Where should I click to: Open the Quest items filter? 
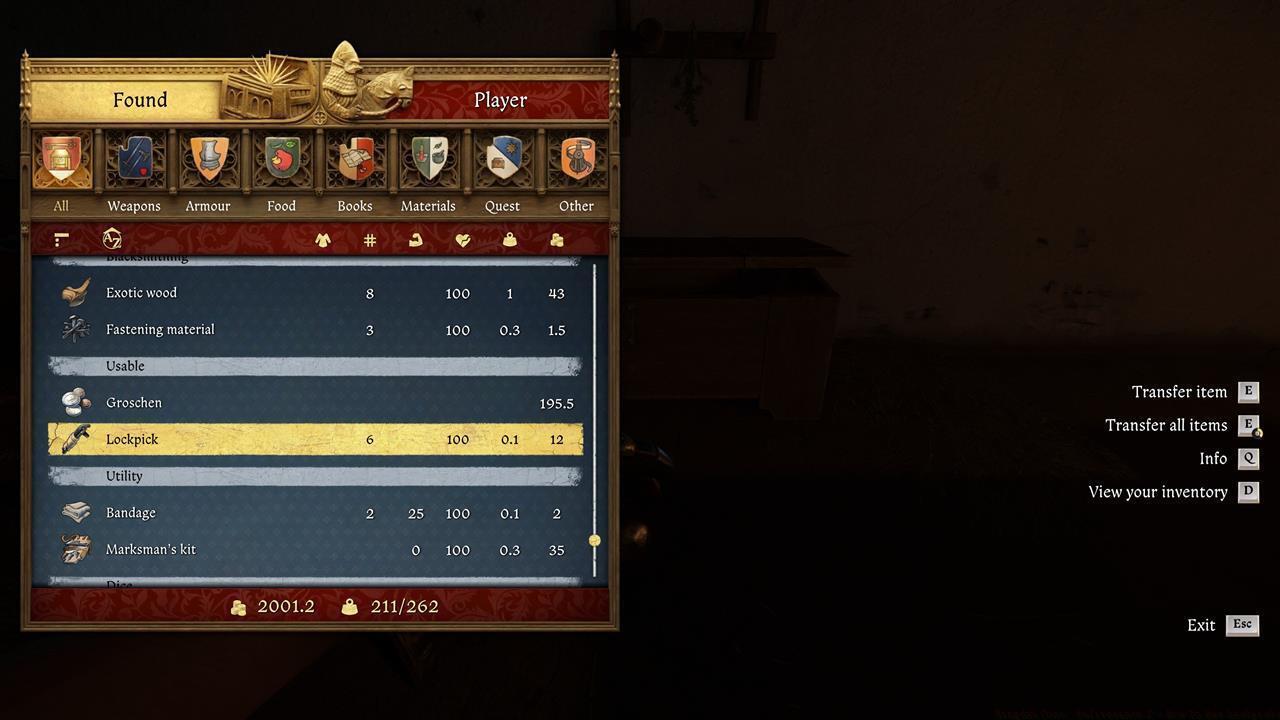point(502,160)
